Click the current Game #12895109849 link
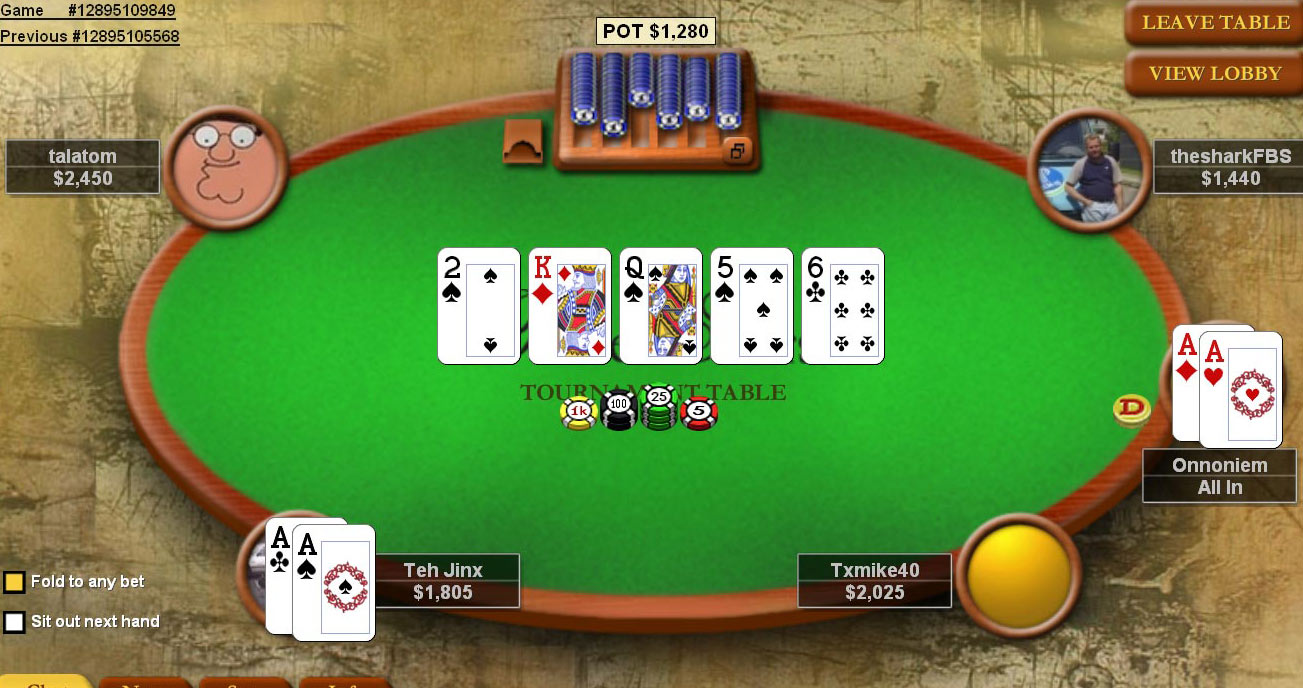The height and width of the screenshot is (688, 1303). pos(88,11)
